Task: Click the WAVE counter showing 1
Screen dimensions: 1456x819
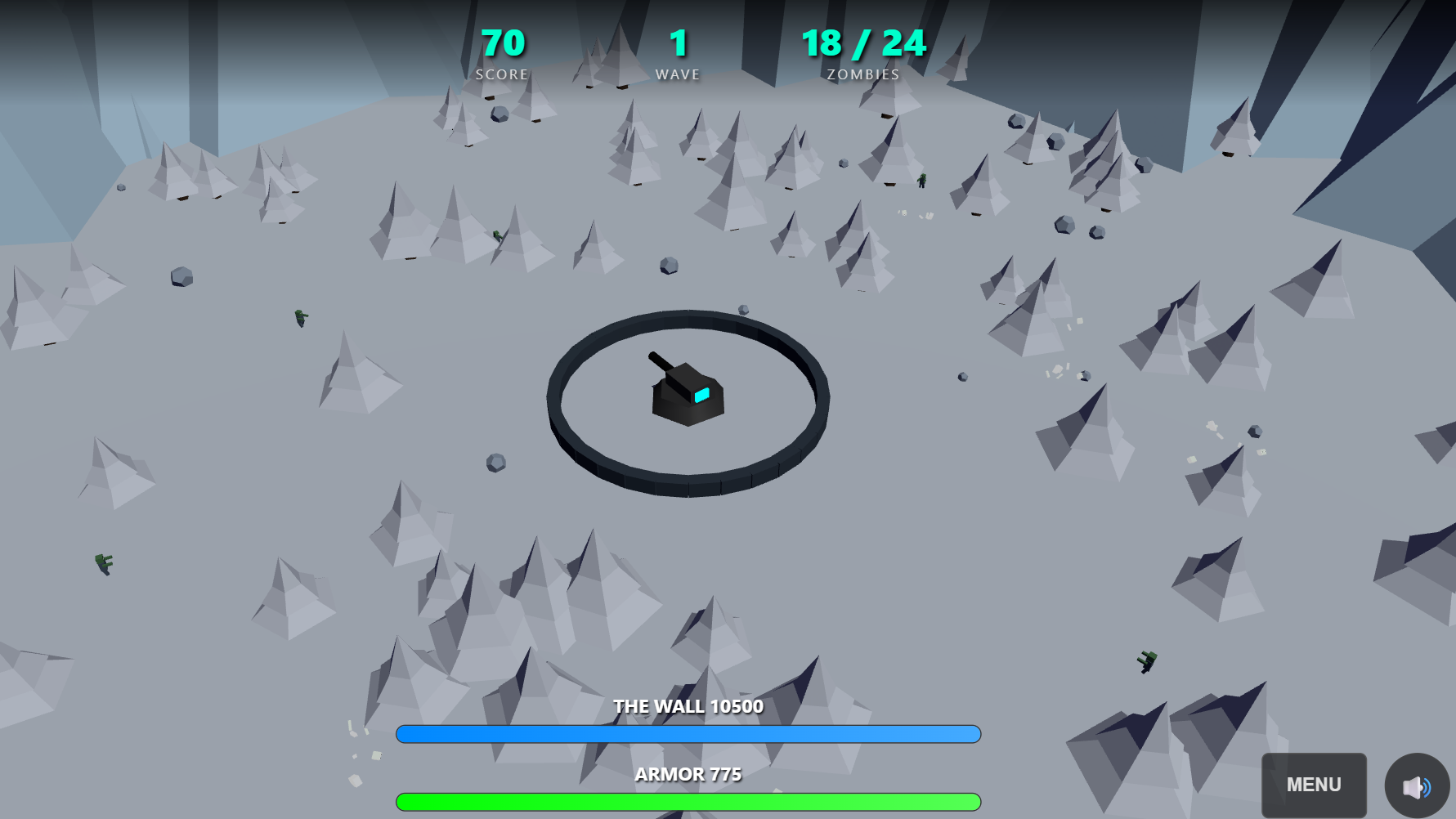Action: 677,44
